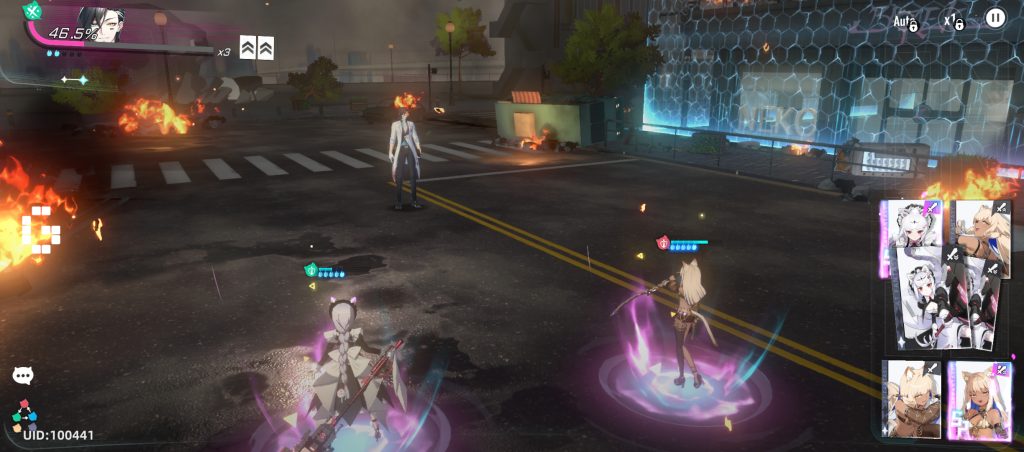Select the white-haired maid card at top

point(912,224)
